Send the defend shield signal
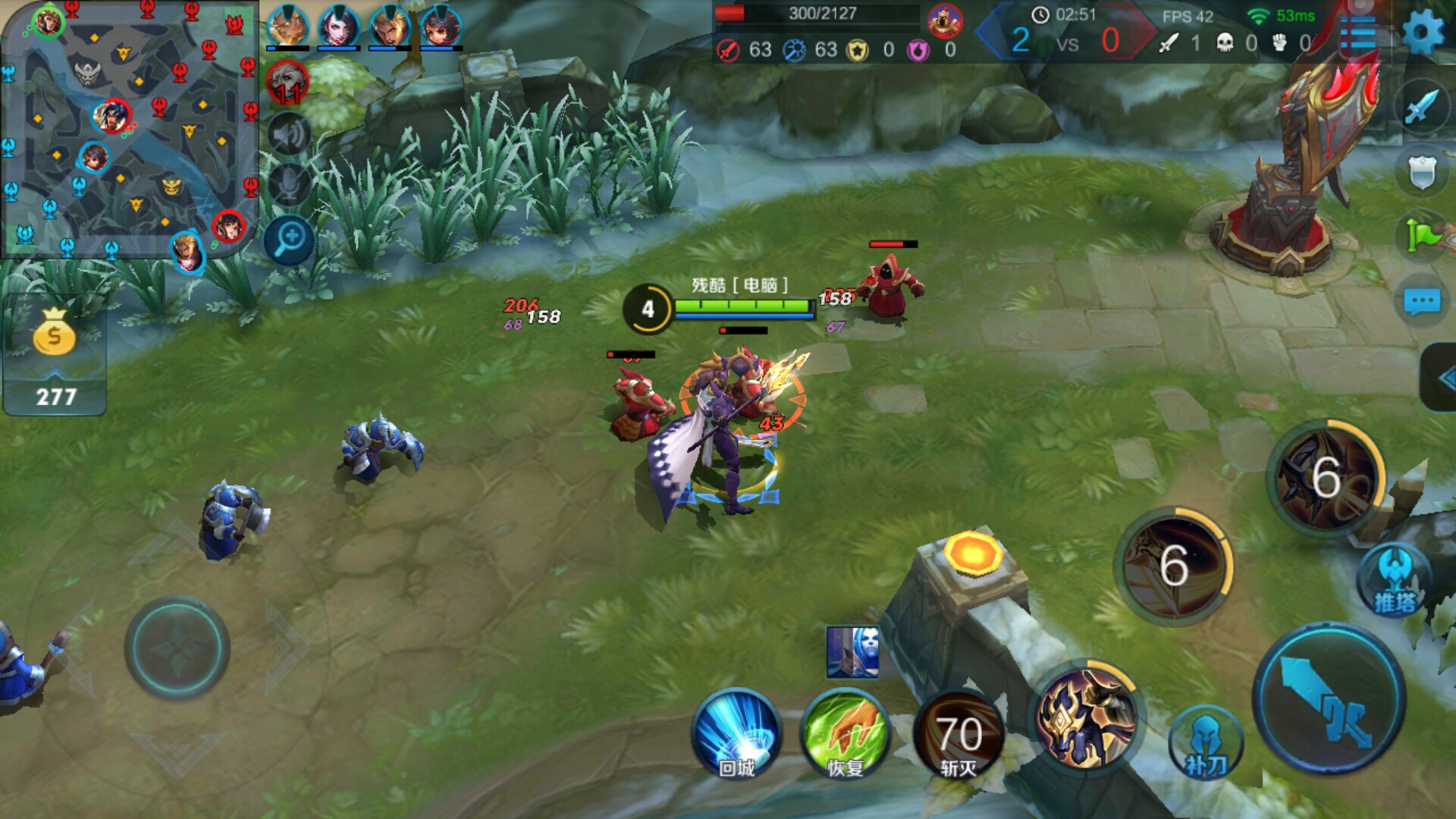Viewport: 1456px width, 819px height. pyautogui.click(x=1422, y=172)
